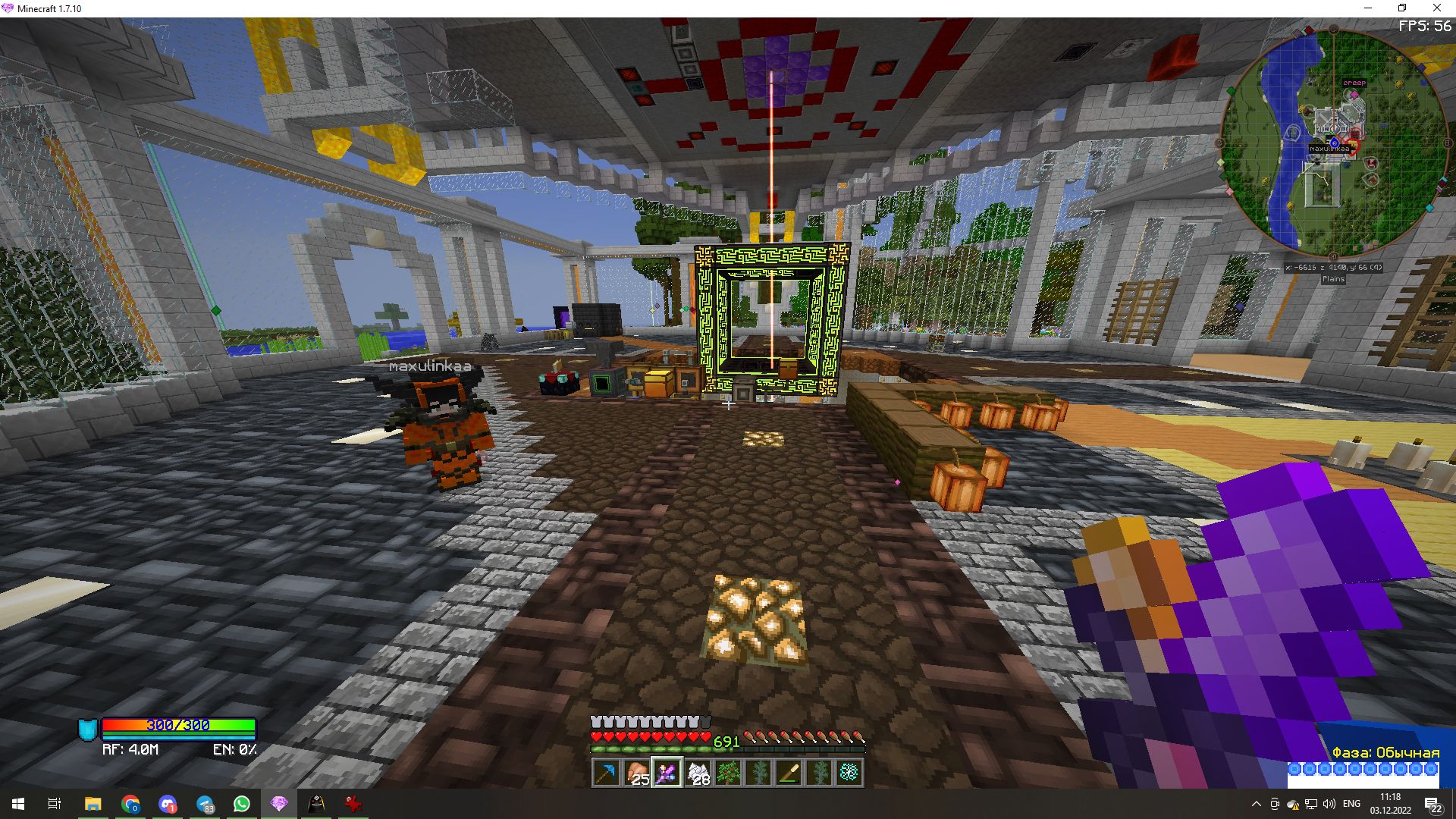Select the wand with green durability bar
This screenshot has width=1456, height=819.
pyautogui.click(x=789, y=773)
